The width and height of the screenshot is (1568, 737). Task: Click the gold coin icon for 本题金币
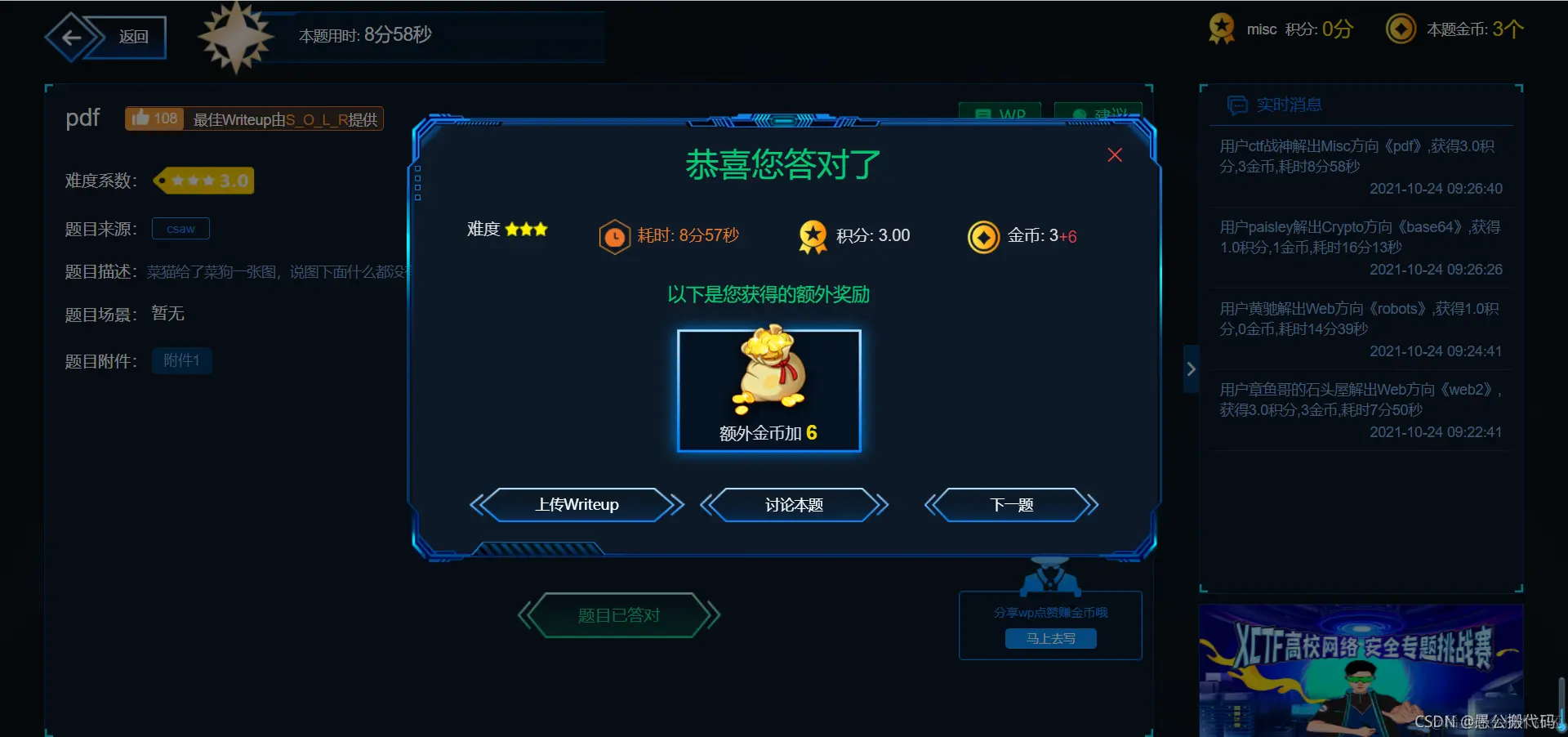pos(1401,28)
